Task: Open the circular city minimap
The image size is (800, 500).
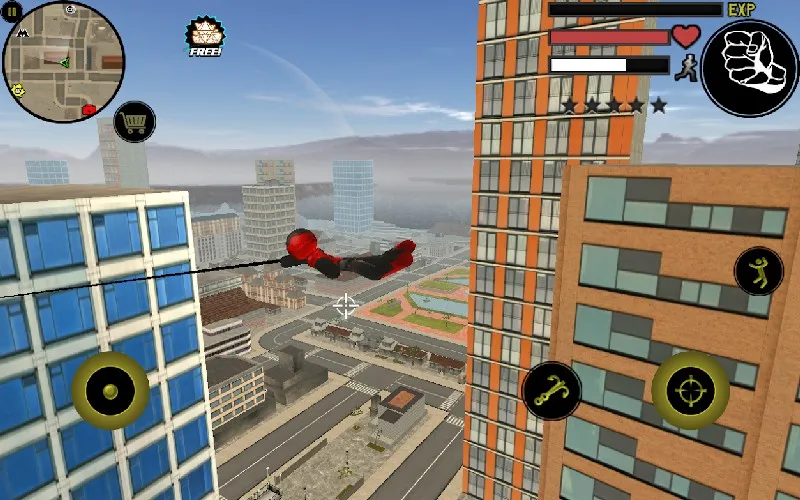Action: [64, 61]
